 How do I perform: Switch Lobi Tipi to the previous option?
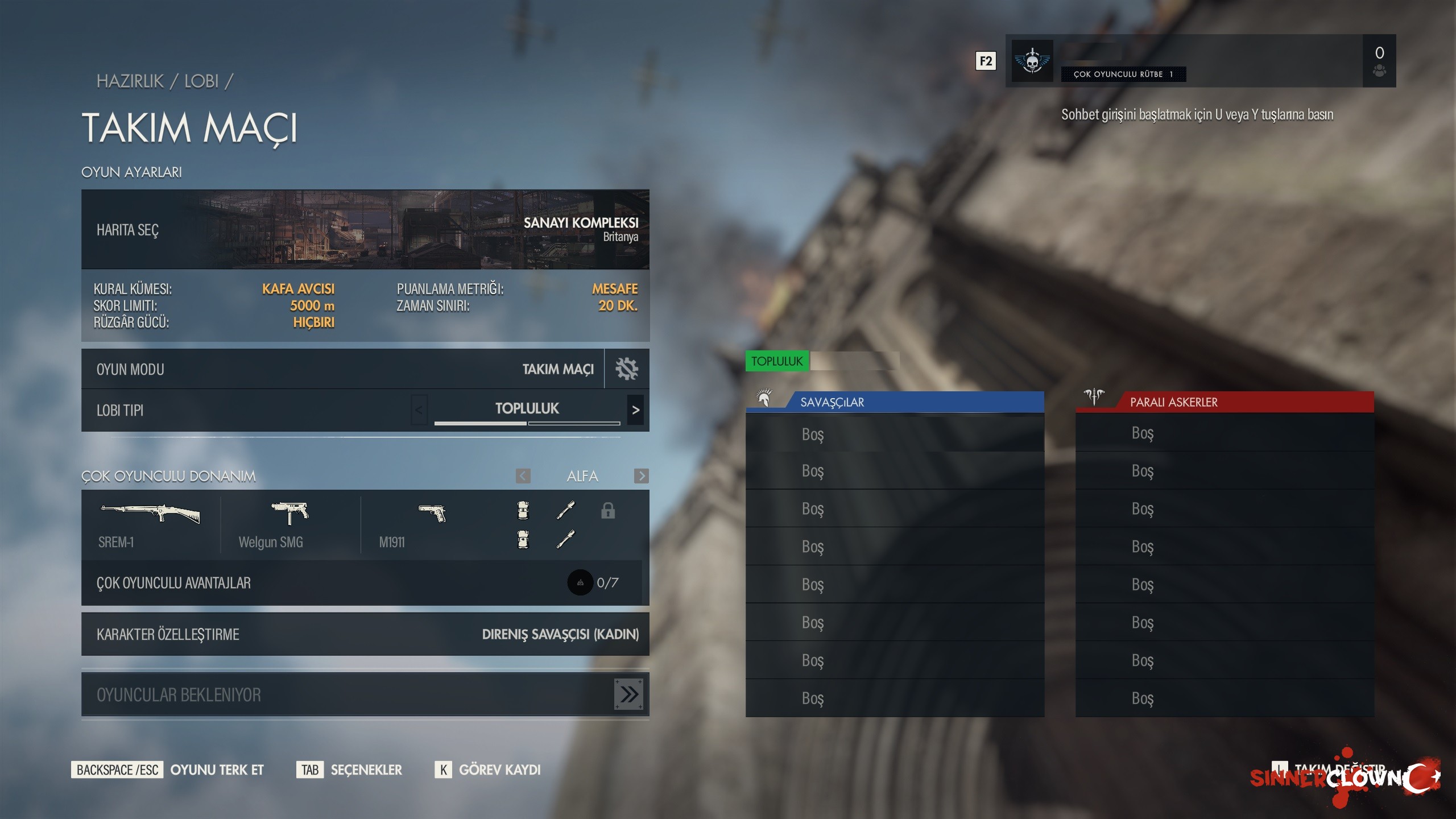(x=419, y=410)
